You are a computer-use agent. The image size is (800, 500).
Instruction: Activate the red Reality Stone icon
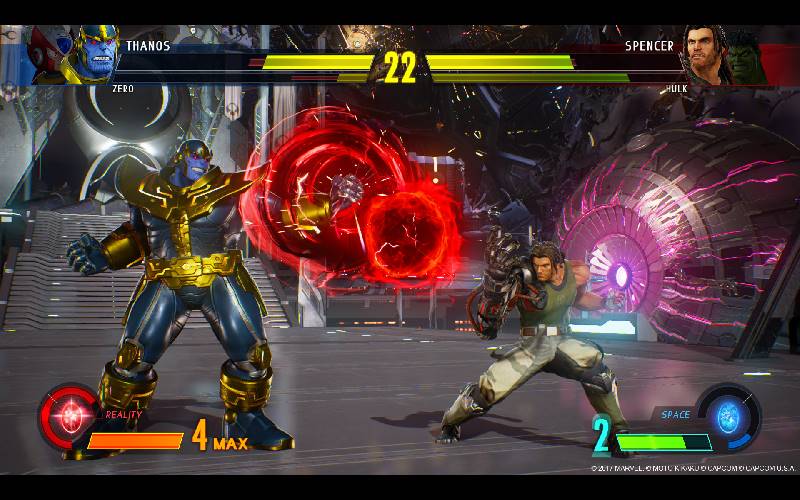tap(69, 415)
